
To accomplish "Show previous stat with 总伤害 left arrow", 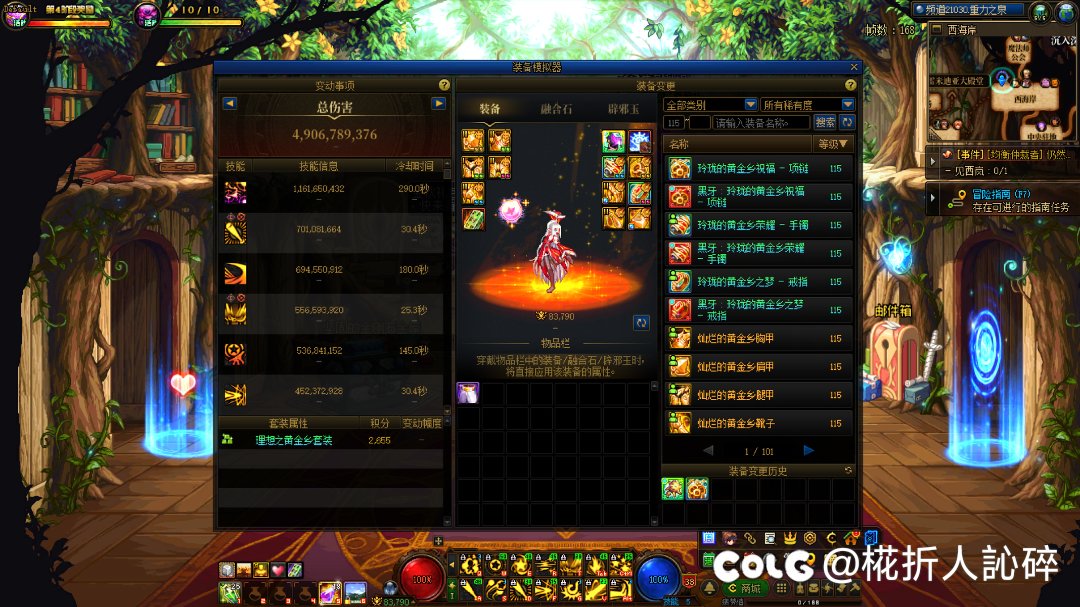I will click(230, 103).
